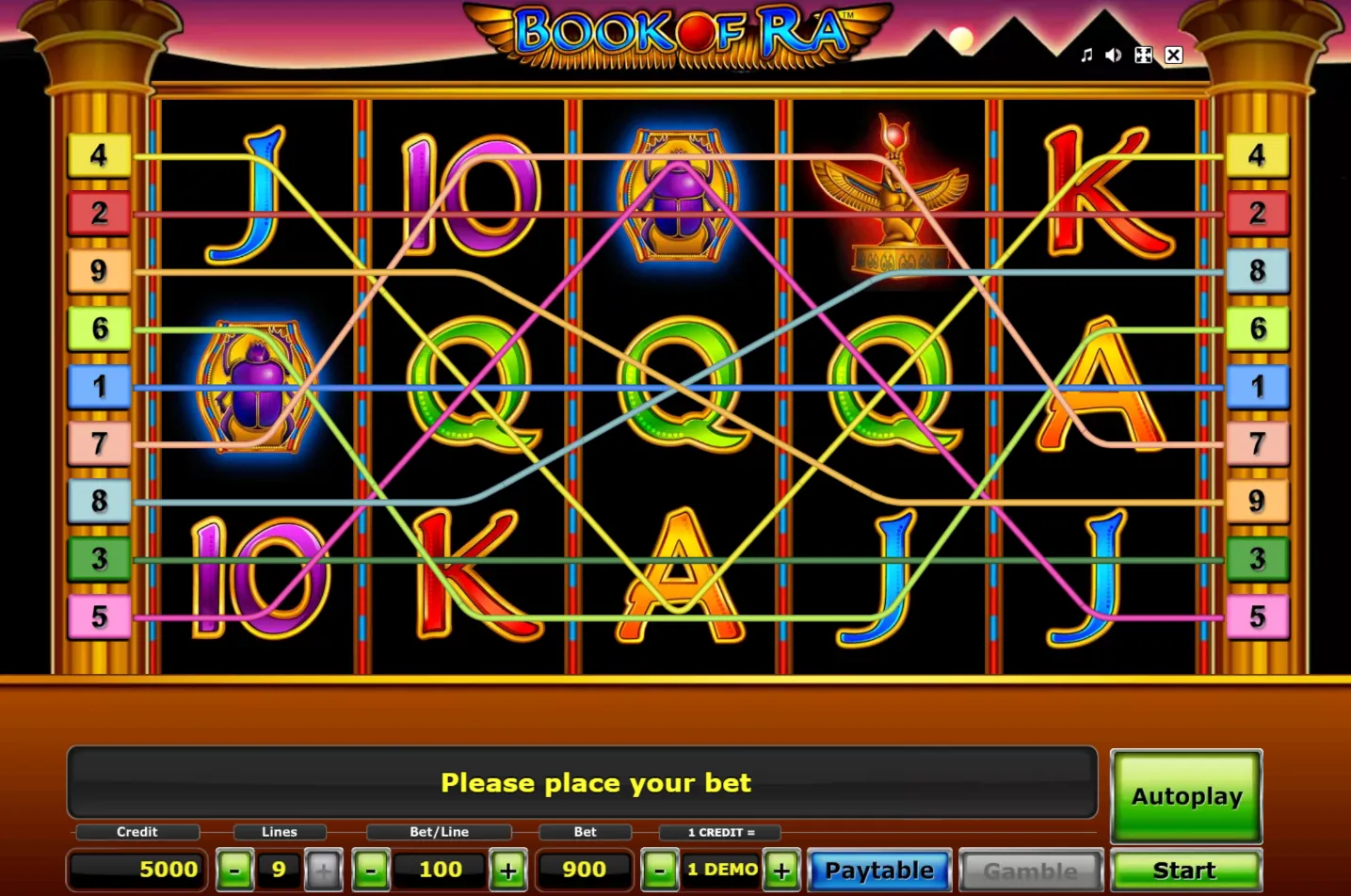Open the Paytable screen
This screenshot has height=896, width=1351.
pyautogui.click(x=877, y=870)
